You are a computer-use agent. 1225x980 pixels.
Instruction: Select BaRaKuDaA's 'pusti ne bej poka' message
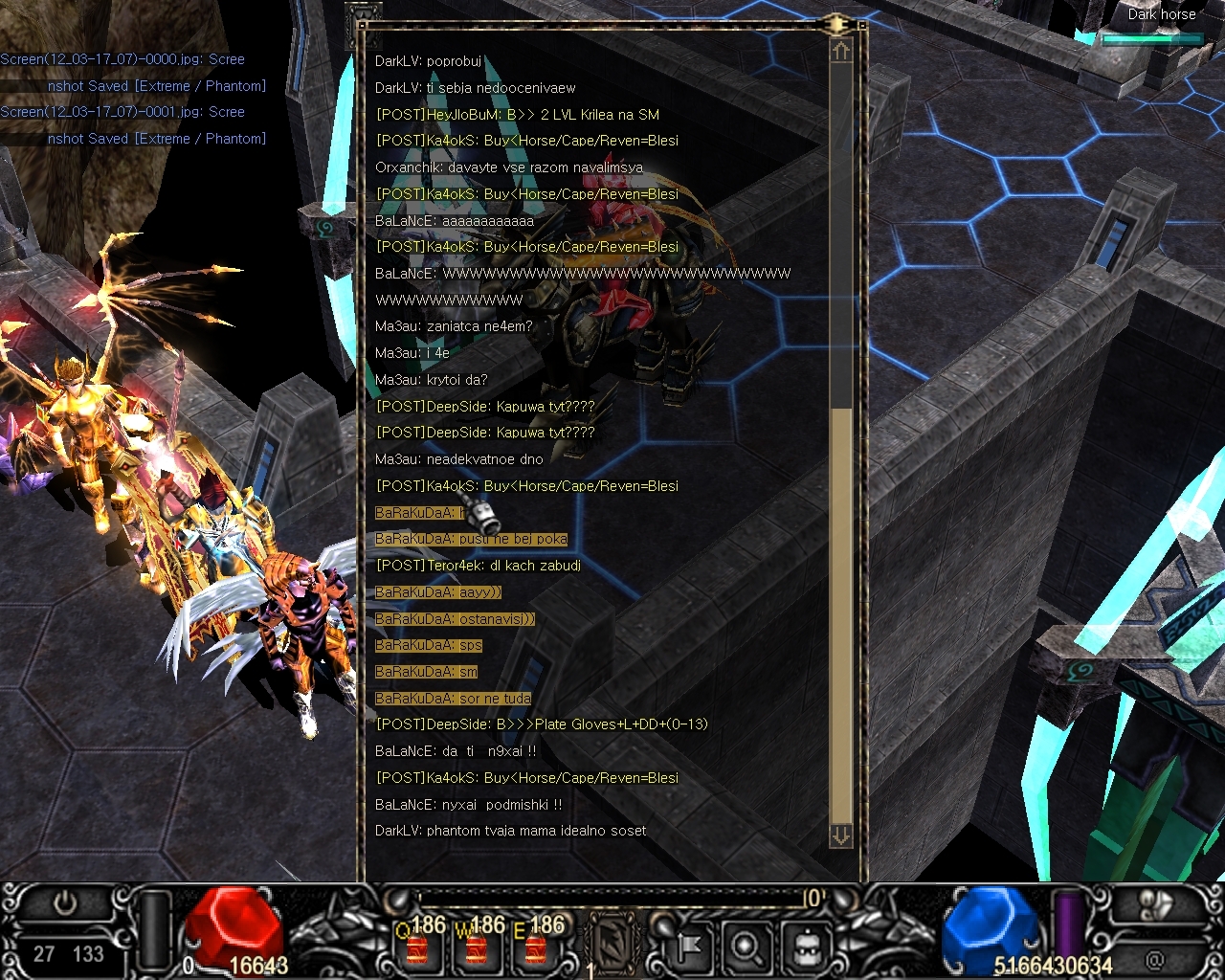click(x=472, y=539)
